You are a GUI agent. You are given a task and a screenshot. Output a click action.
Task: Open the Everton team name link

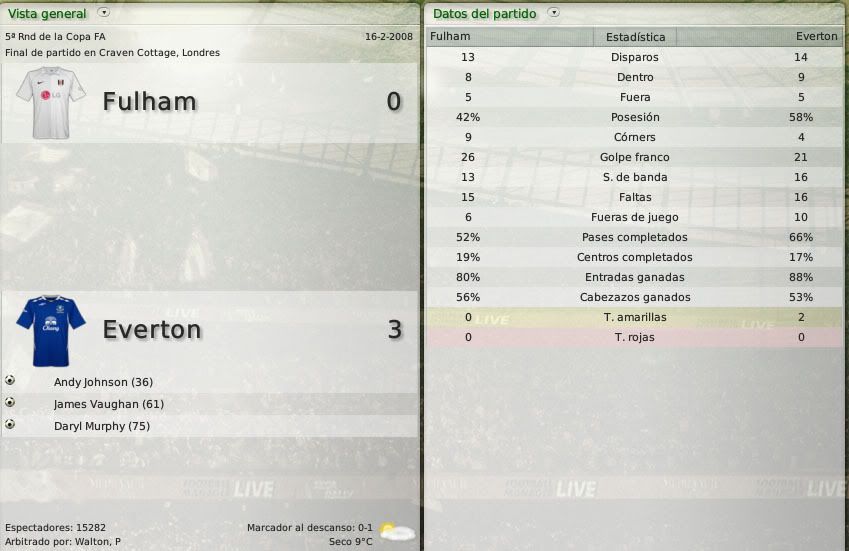pos(152,330)
